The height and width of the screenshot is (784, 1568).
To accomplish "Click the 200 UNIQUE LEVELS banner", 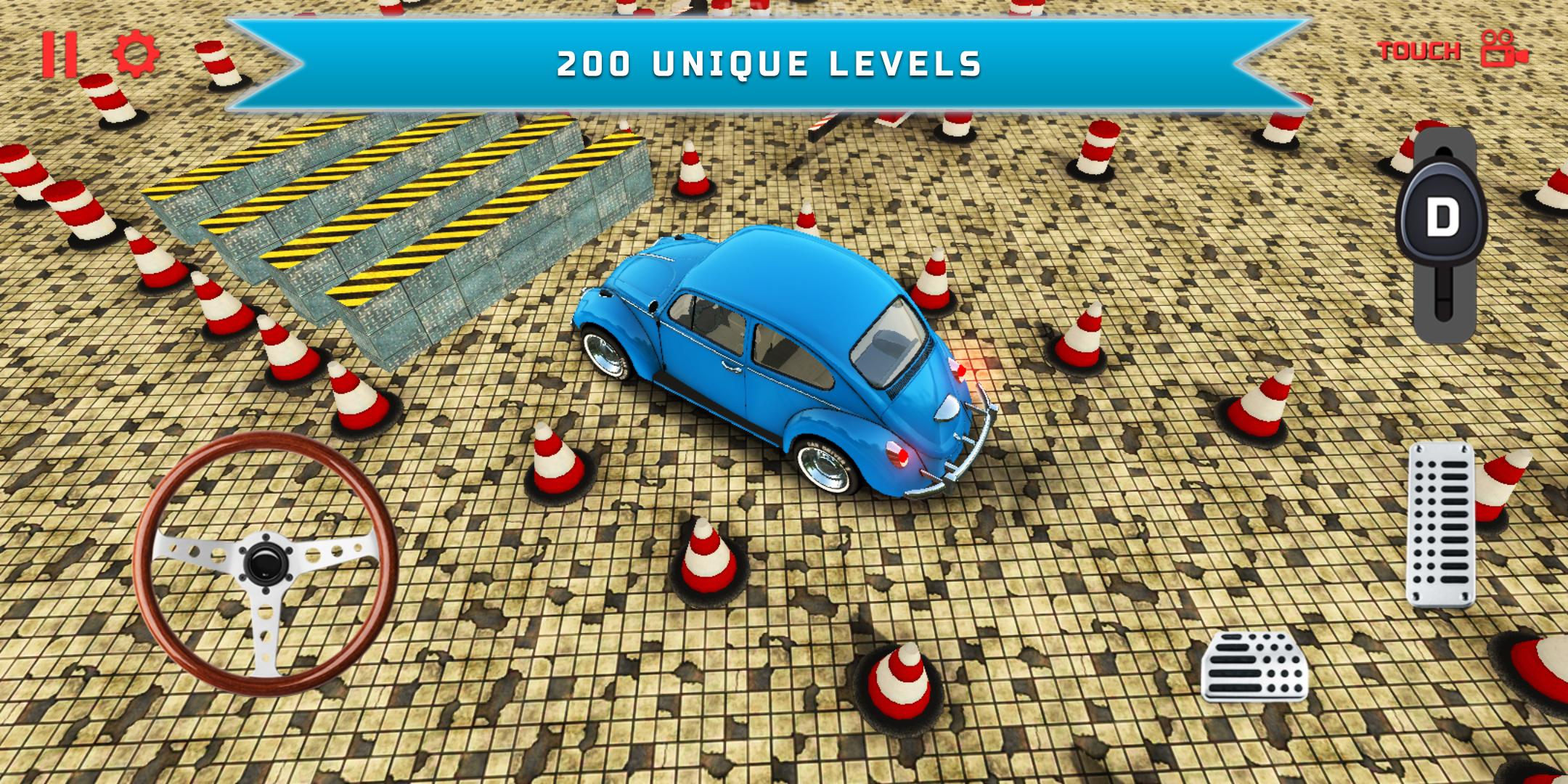I will [769, 65].
